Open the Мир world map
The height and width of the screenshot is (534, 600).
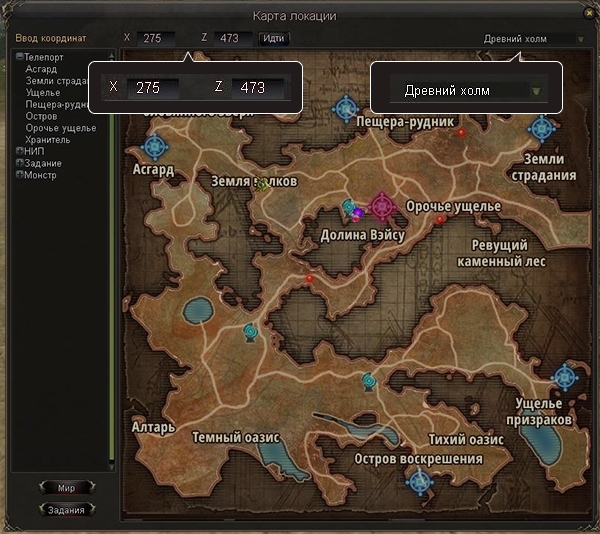pos(66,488)
